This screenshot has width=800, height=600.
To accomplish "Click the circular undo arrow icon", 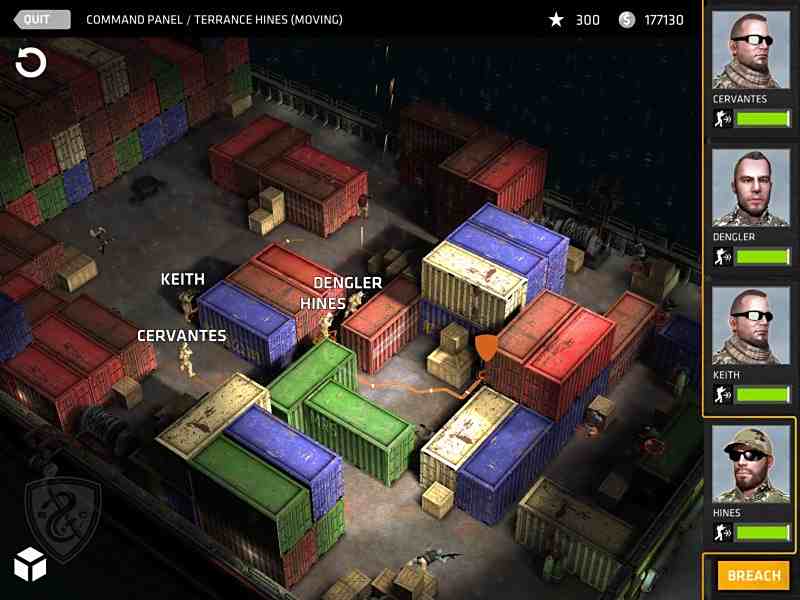I will click(31, 64).
